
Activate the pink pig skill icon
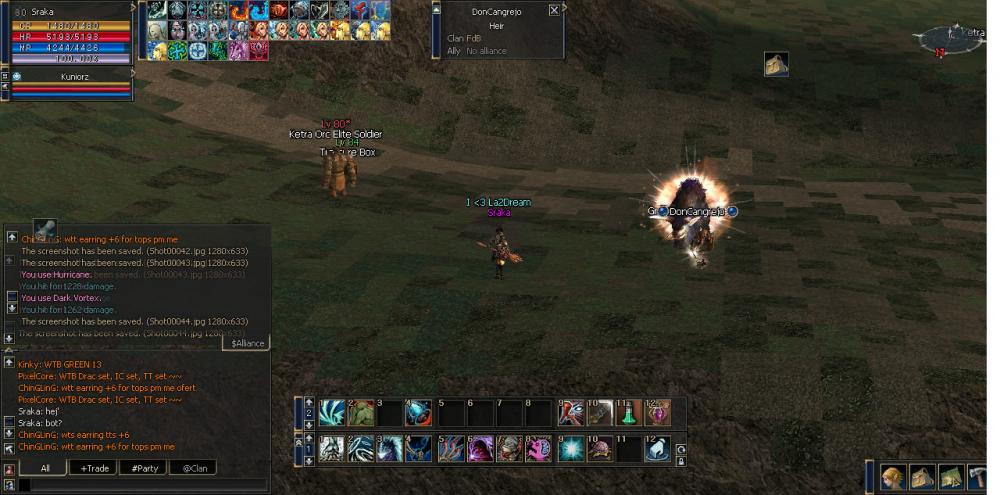click(539, 449)
